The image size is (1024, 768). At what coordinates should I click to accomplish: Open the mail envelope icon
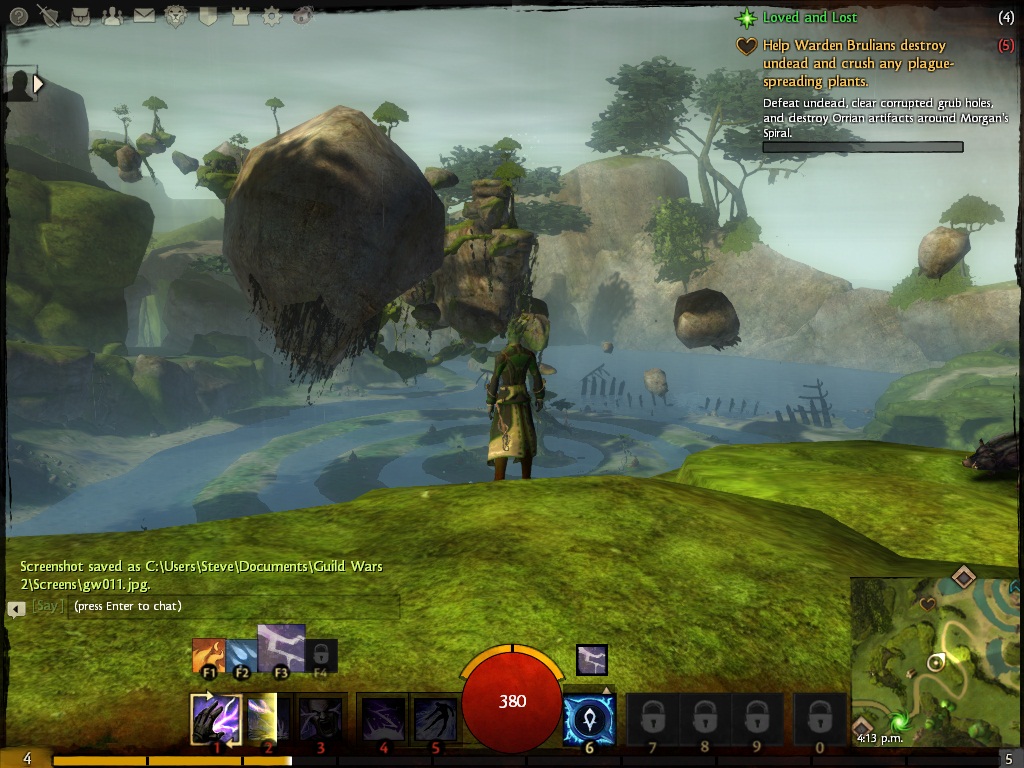[144, 16]
